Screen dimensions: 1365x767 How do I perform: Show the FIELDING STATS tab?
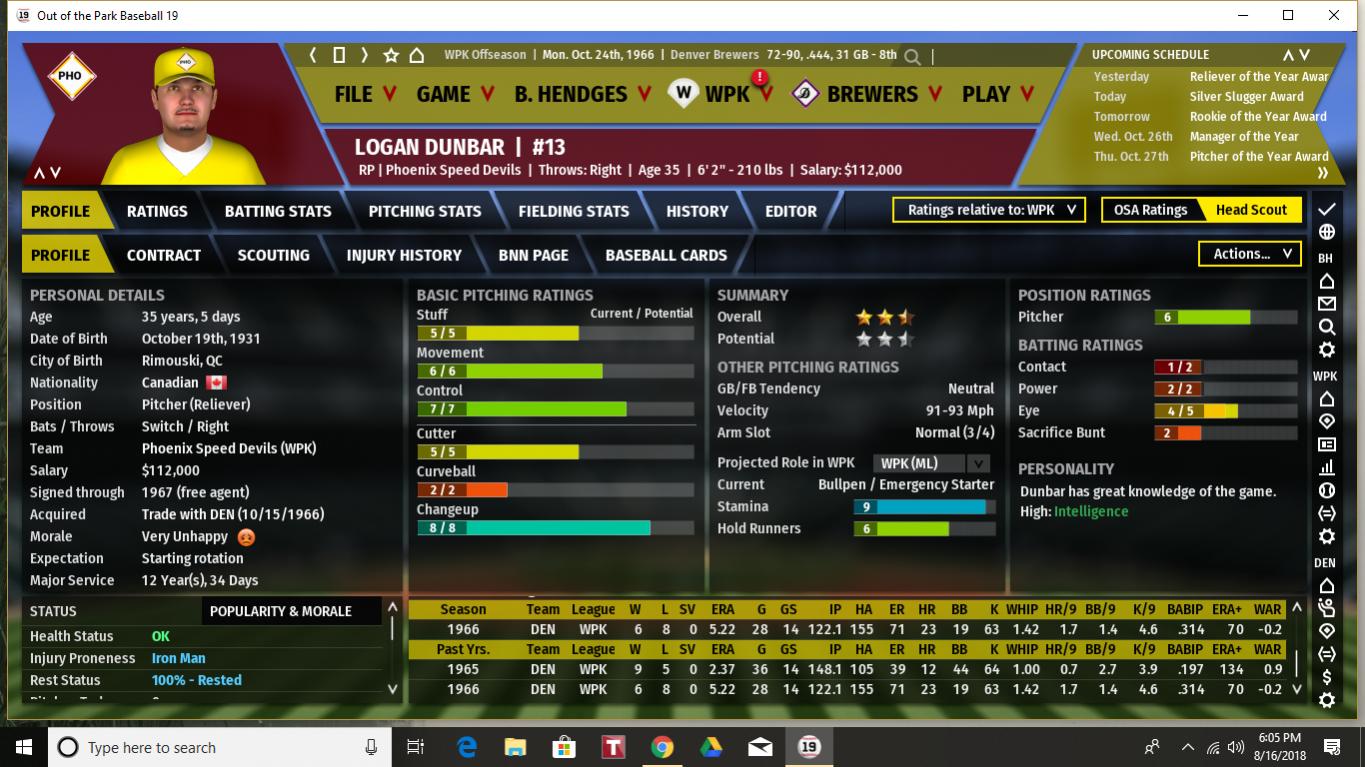tap(573, 211)
